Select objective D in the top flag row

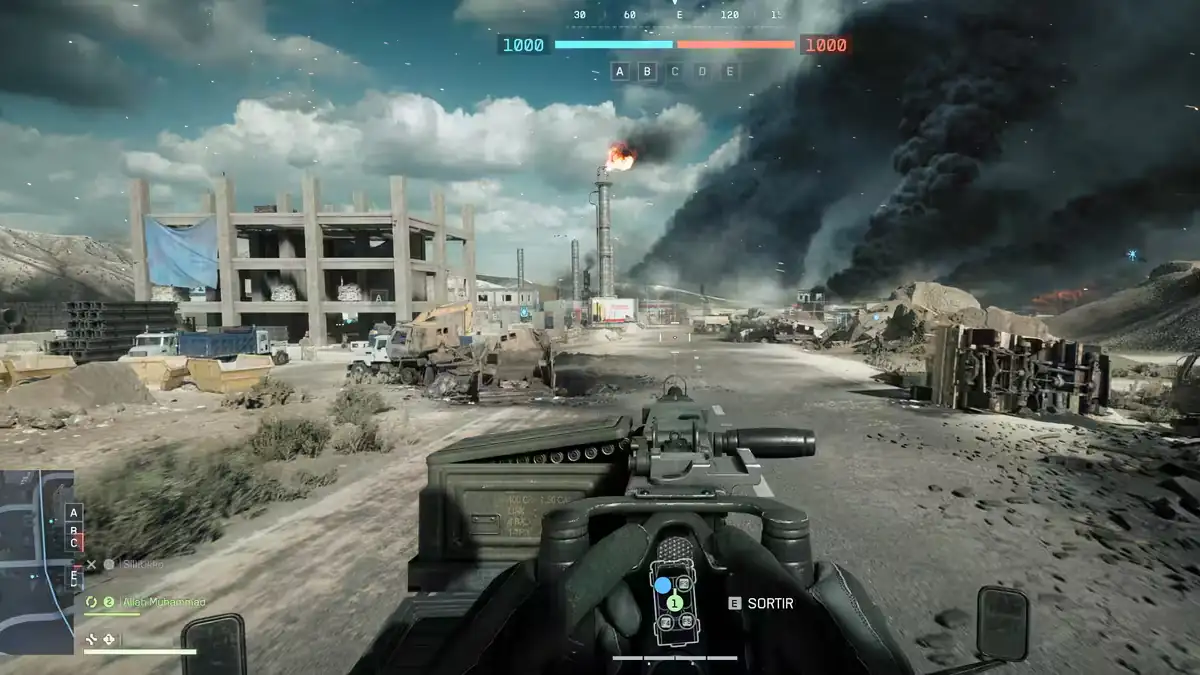(x=702, y=71)
